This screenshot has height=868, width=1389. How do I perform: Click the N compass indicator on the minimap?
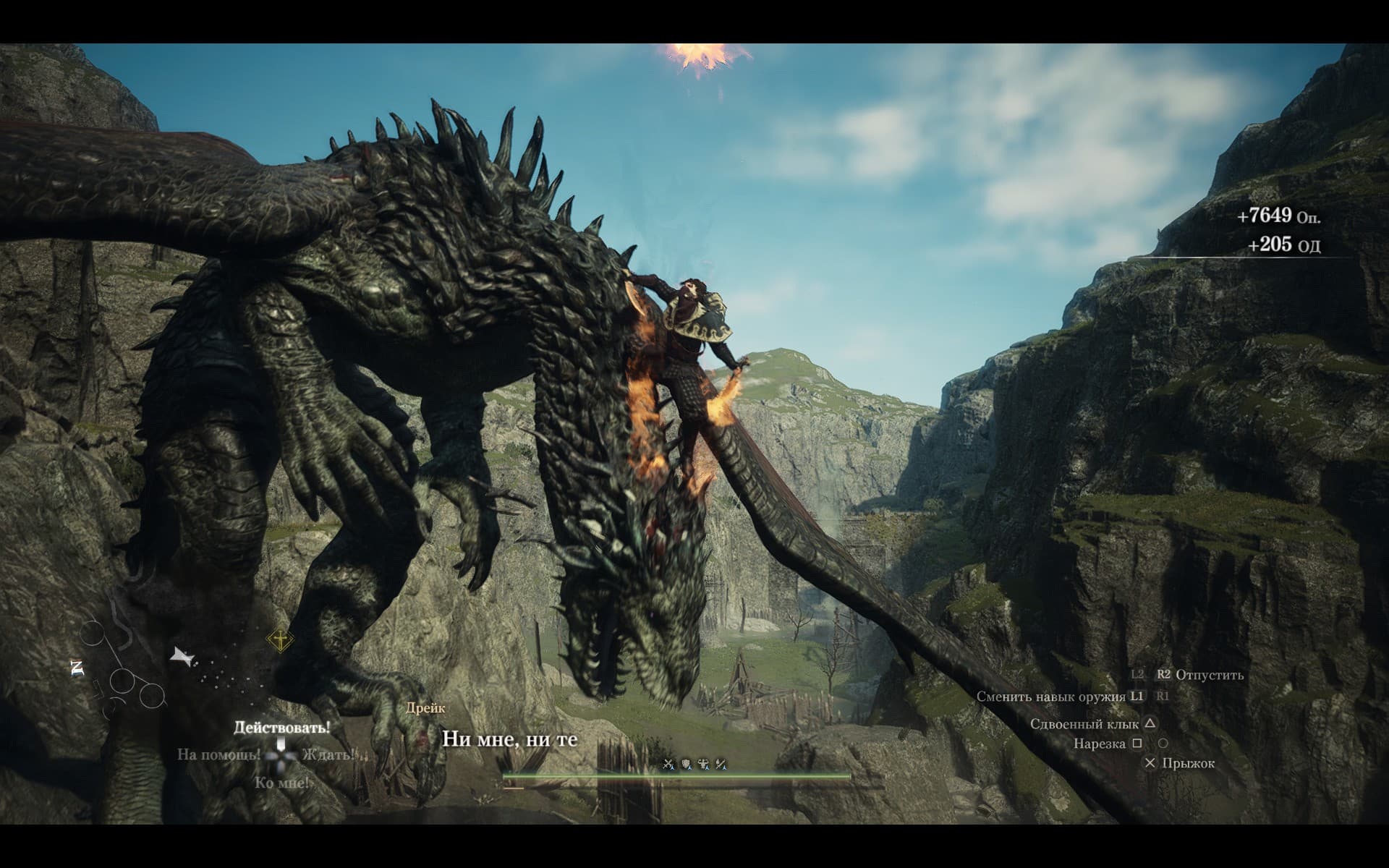click(78, 668)
